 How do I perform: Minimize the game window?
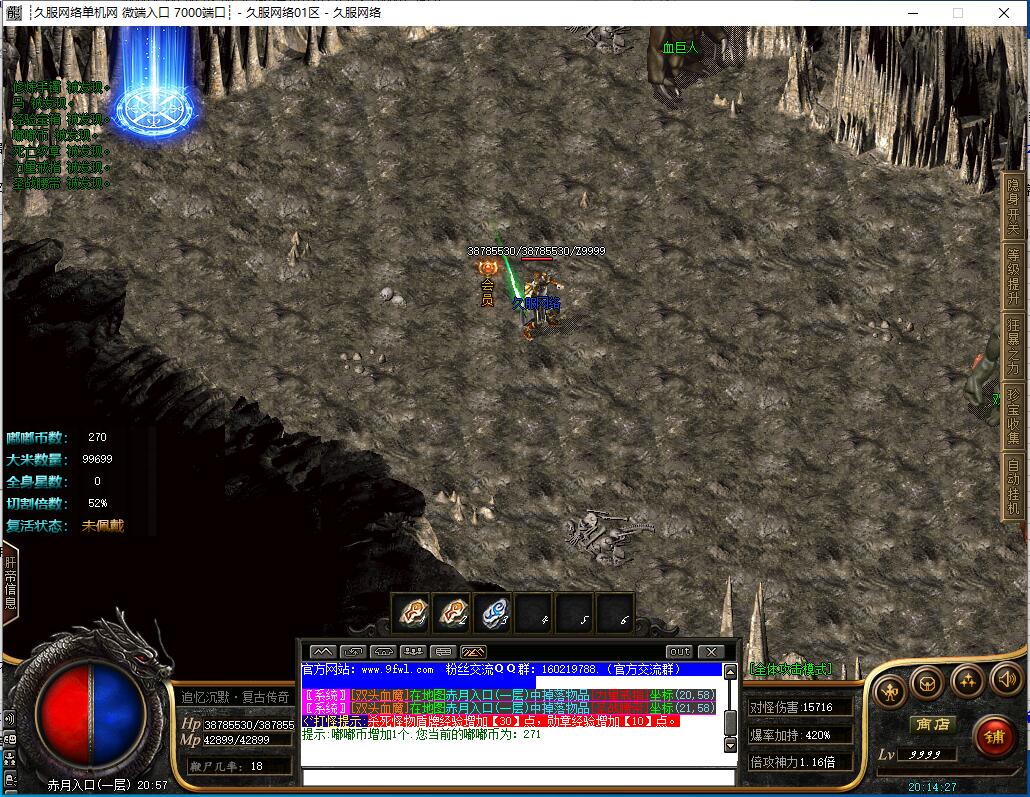pos(911,13)
